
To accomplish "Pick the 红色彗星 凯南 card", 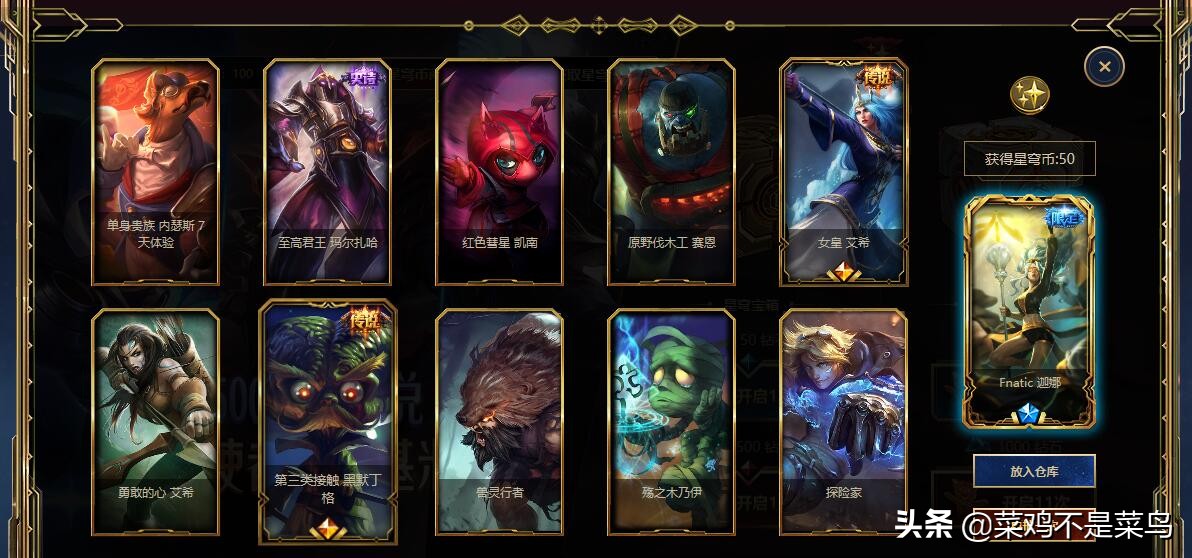I will (499, 171).
